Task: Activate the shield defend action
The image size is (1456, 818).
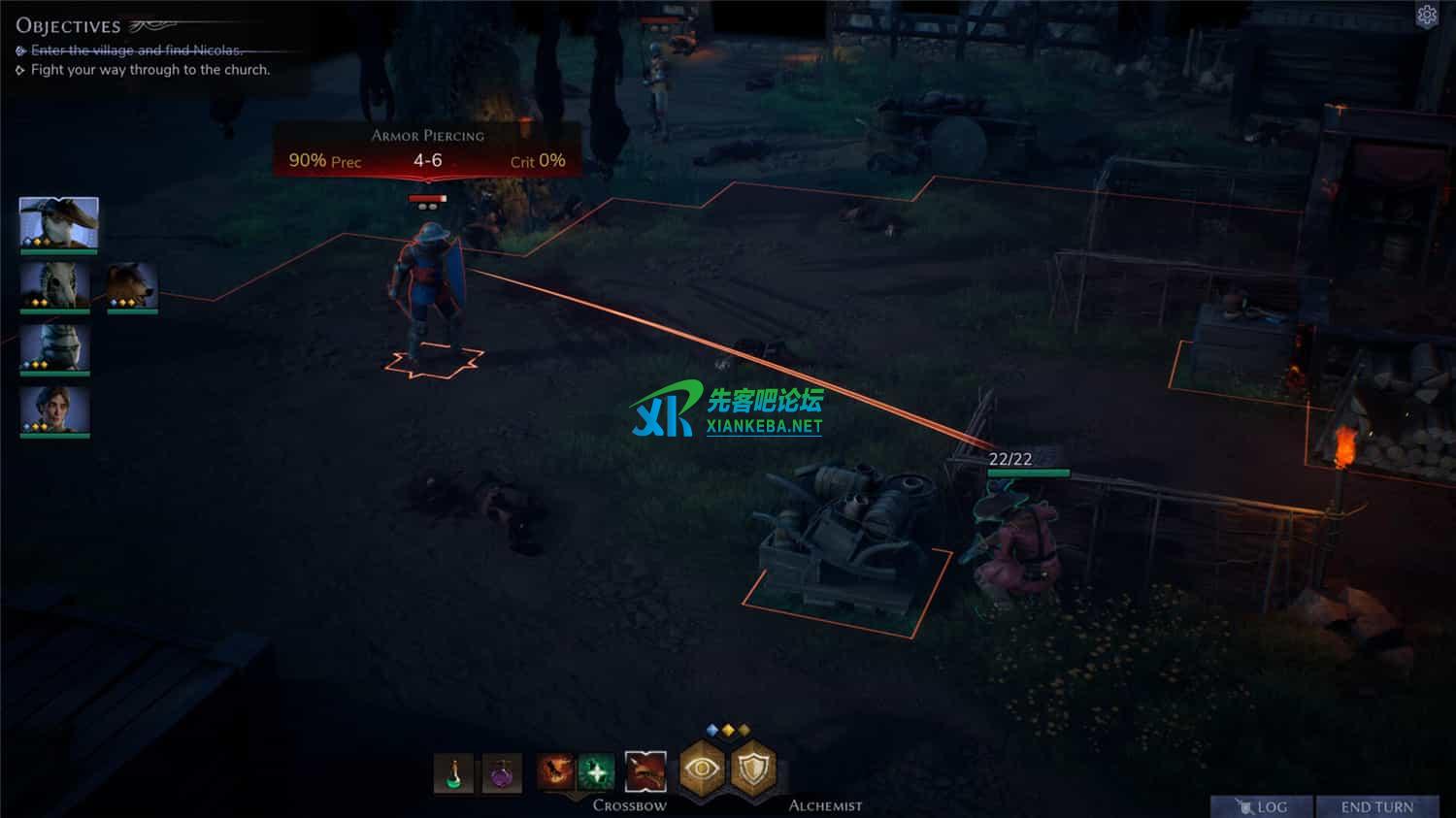Action: tap(754, 769)
